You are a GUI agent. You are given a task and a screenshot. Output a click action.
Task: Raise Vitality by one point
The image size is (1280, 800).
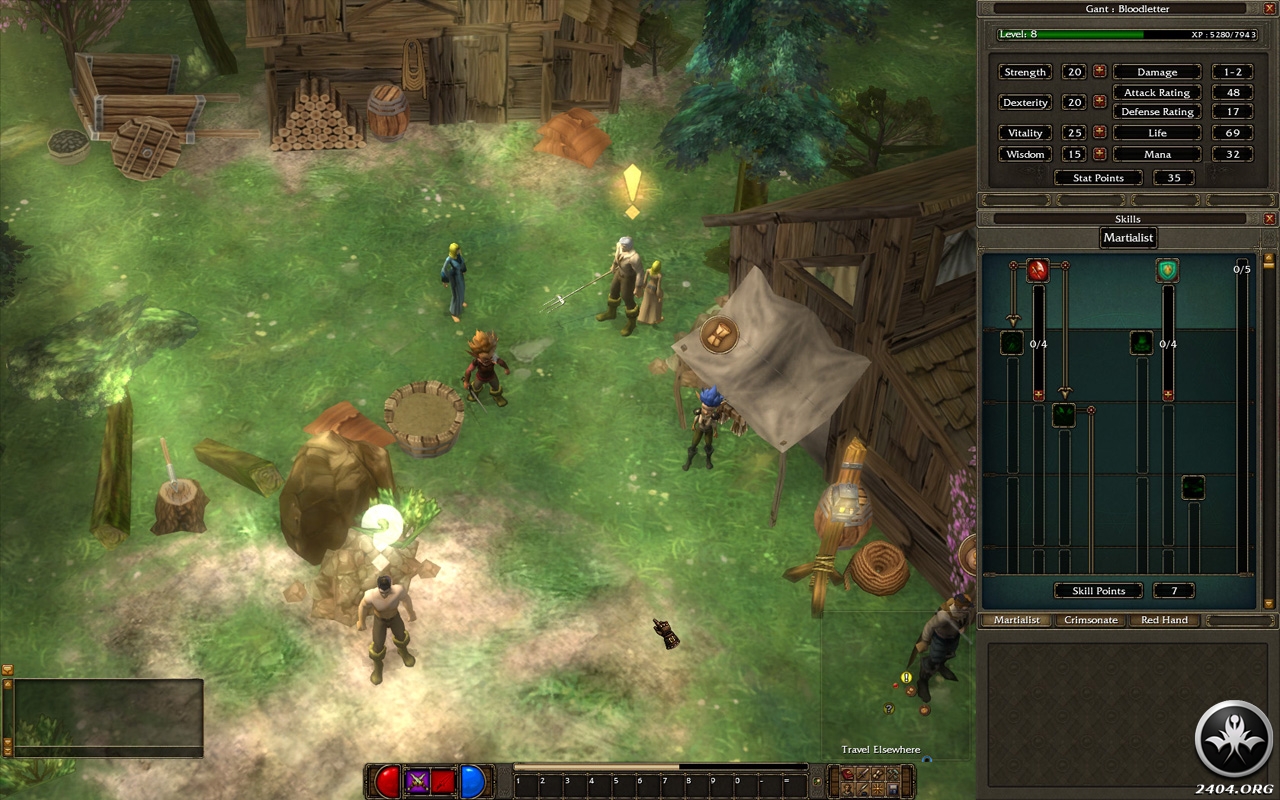point(1099,132)
